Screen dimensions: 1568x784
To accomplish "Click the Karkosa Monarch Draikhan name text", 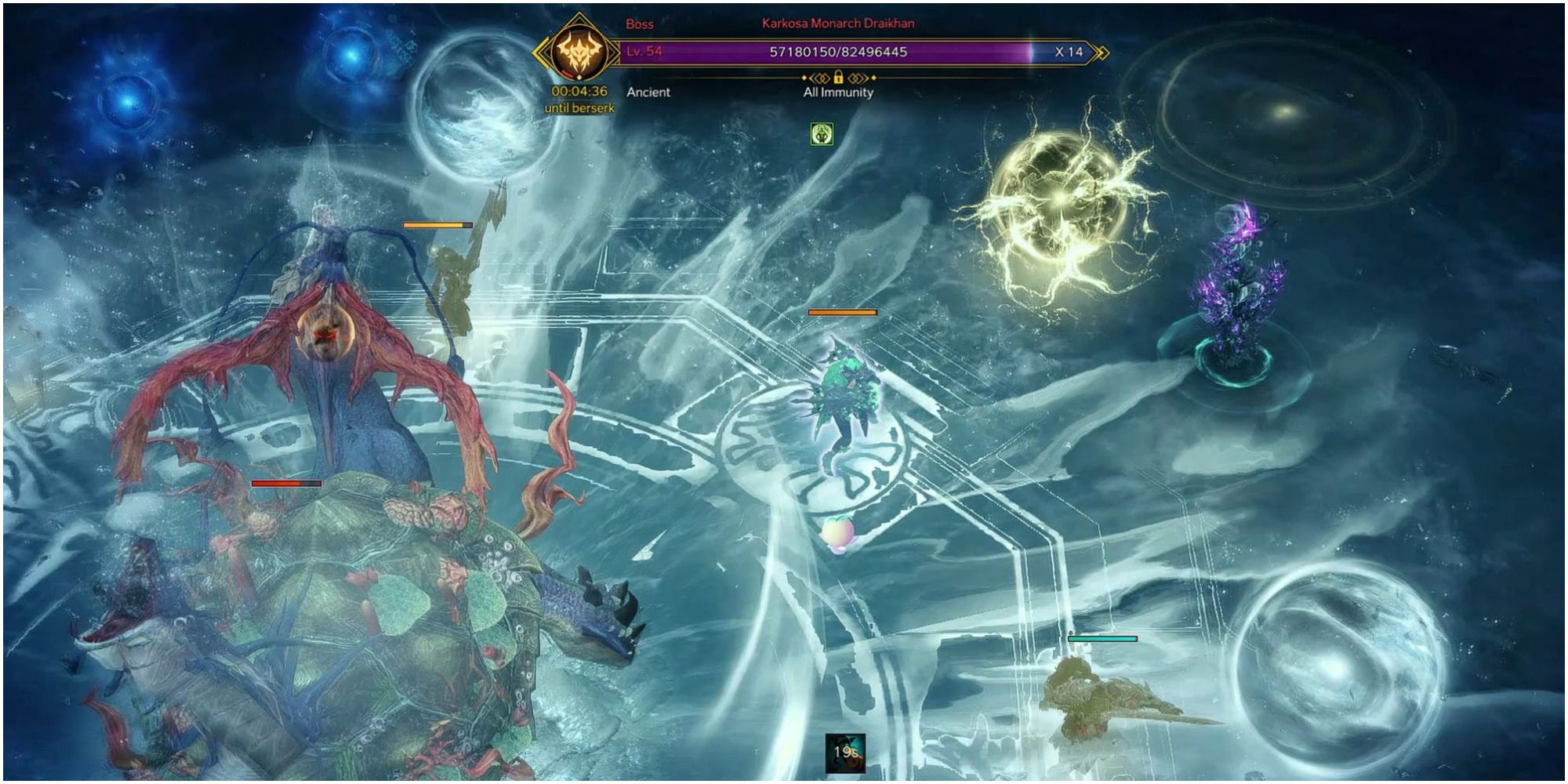I will point(833,24).
